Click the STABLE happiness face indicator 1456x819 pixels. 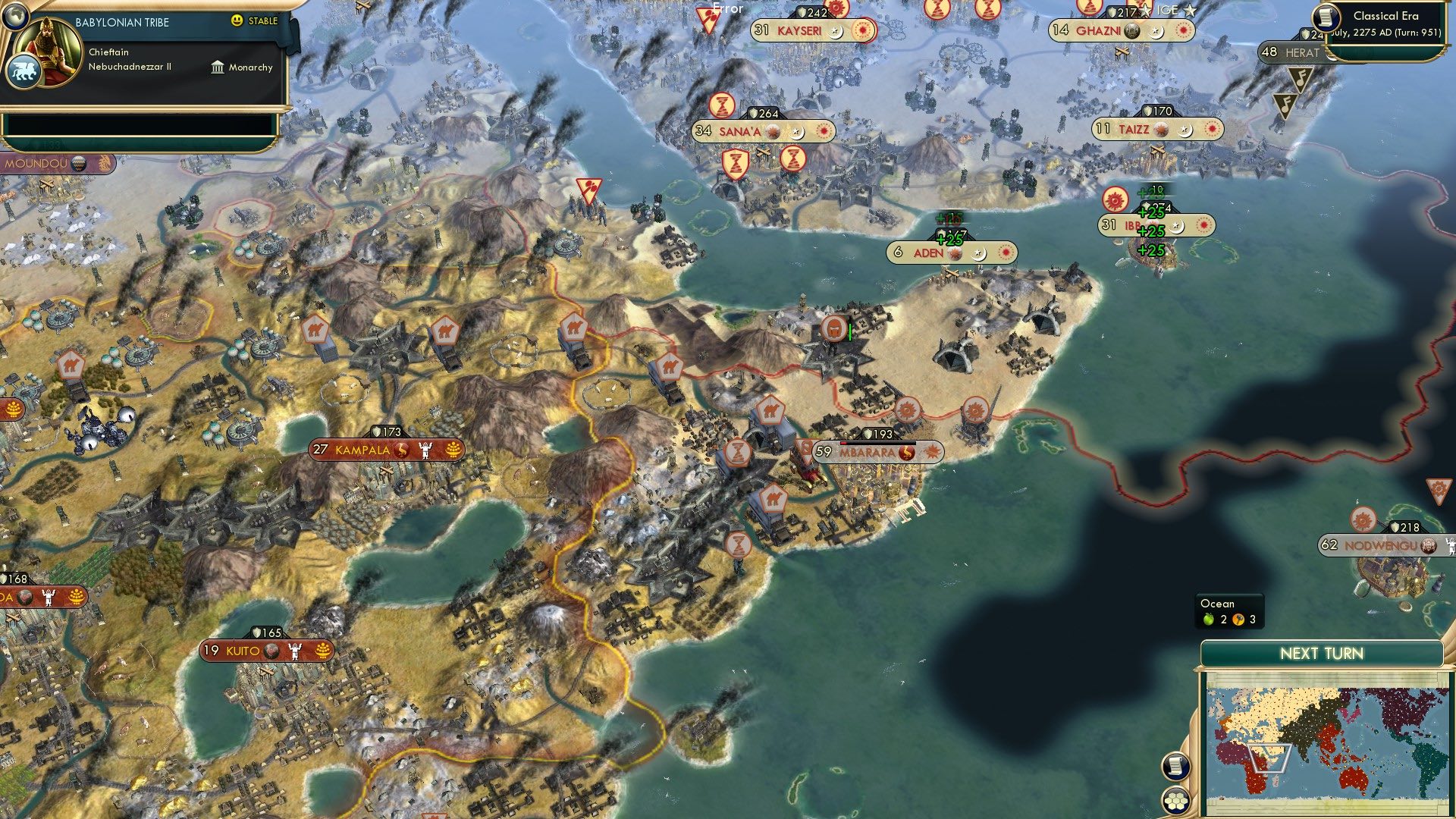coord(237,22)
